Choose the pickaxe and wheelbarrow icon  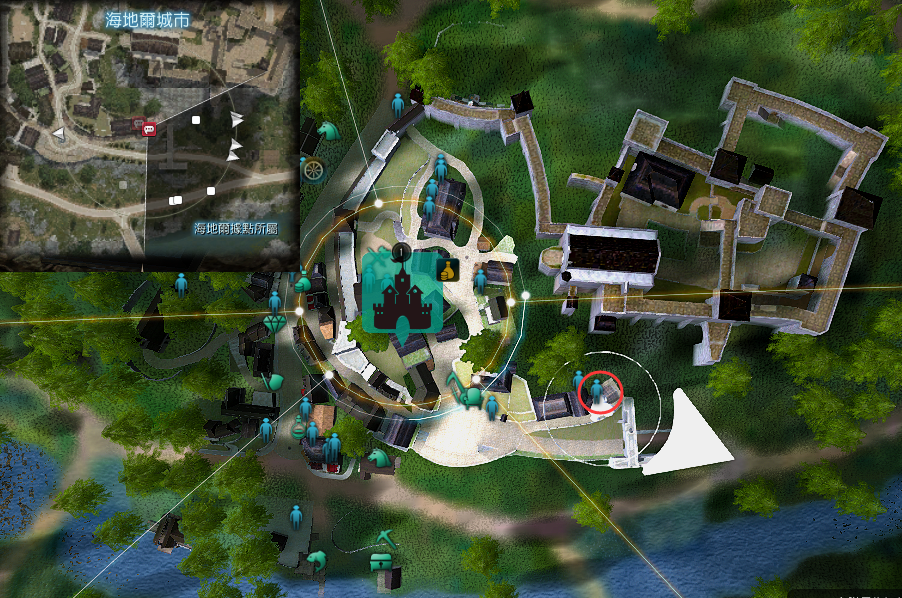[x=467, y=393]
